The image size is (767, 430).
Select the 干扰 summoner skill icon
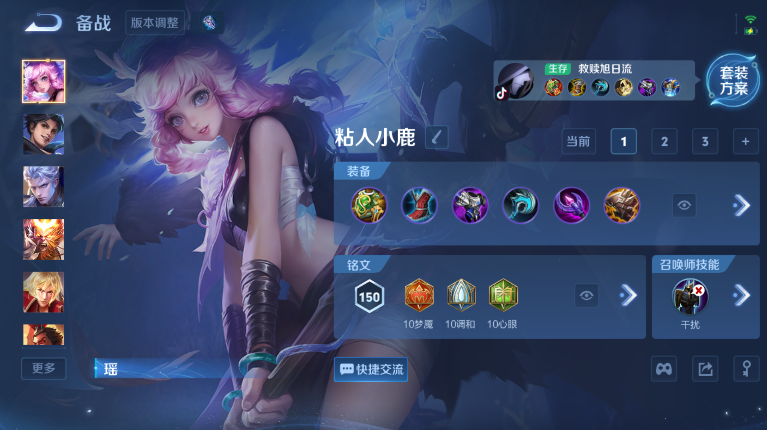(x=690, y=296)
